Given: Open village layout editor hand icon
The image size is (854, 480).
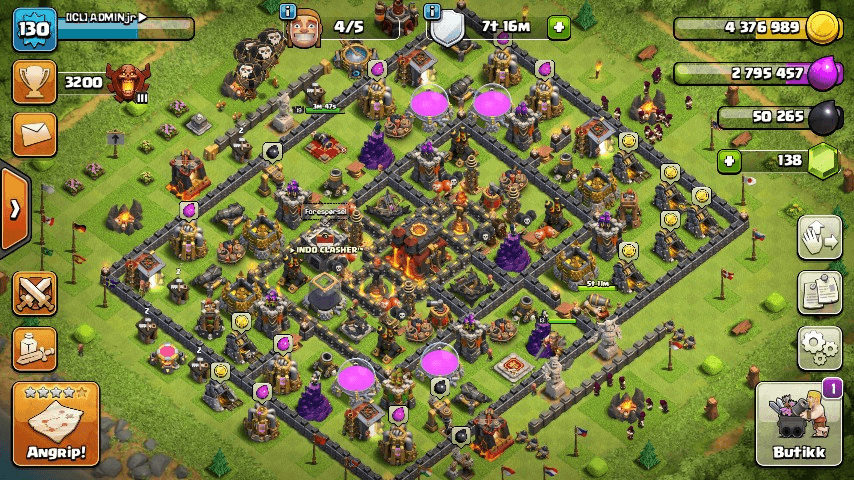Looking at the screenshot, I should point(819,238).
